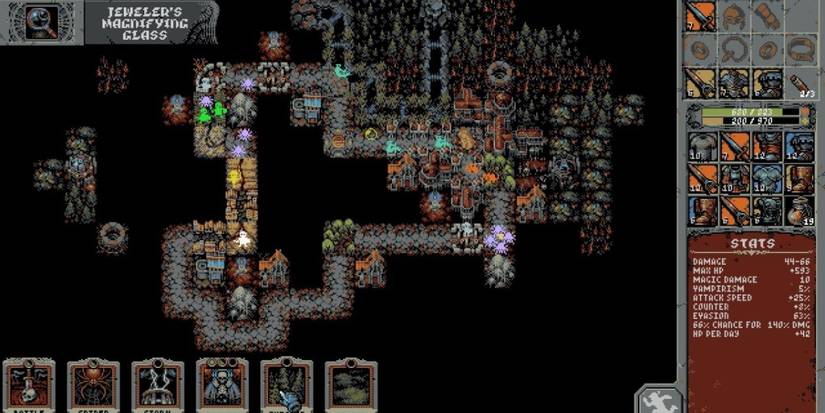Select the Battlefield card with skull
825x413 pixels.
click(29, 386)
